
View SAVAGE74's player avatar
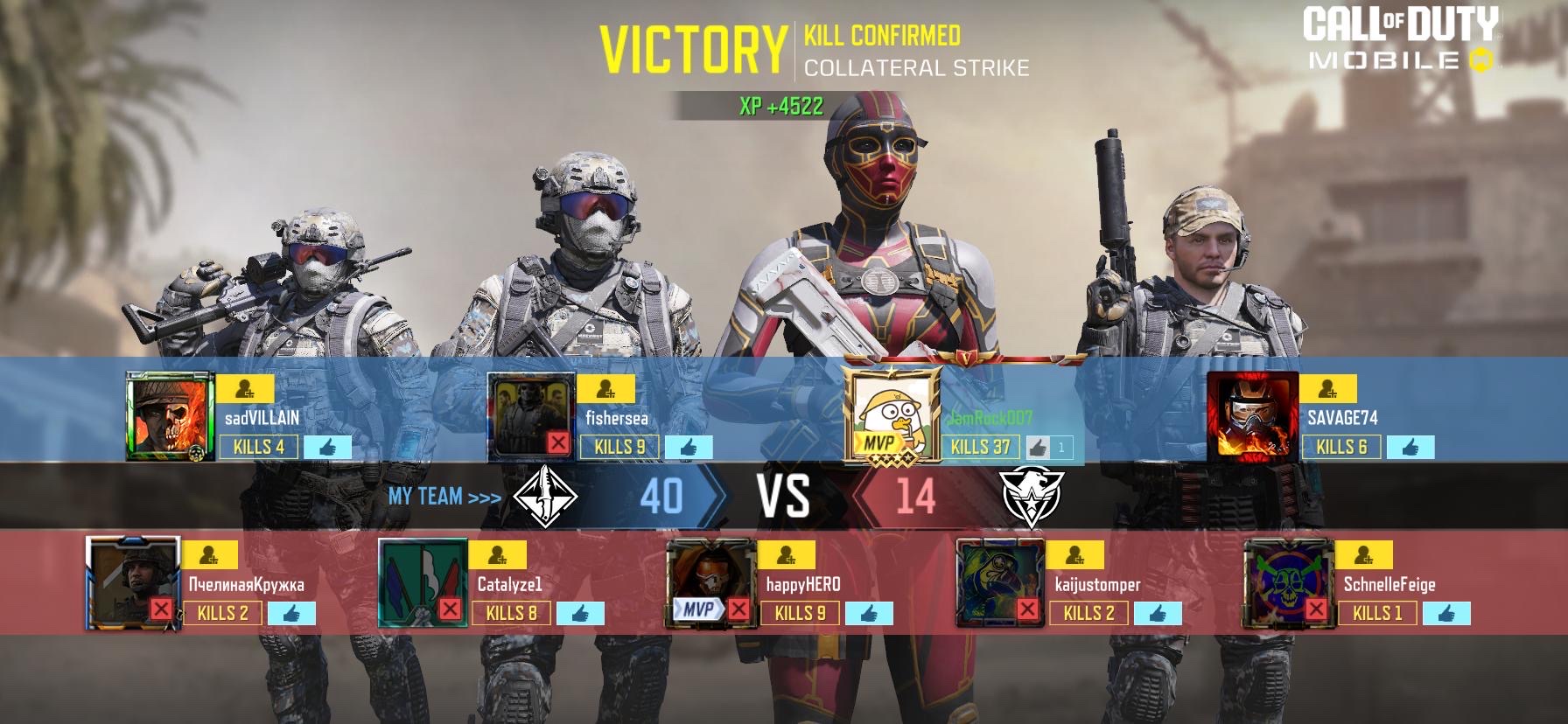pyautogui.click(x=1250, y=415)
